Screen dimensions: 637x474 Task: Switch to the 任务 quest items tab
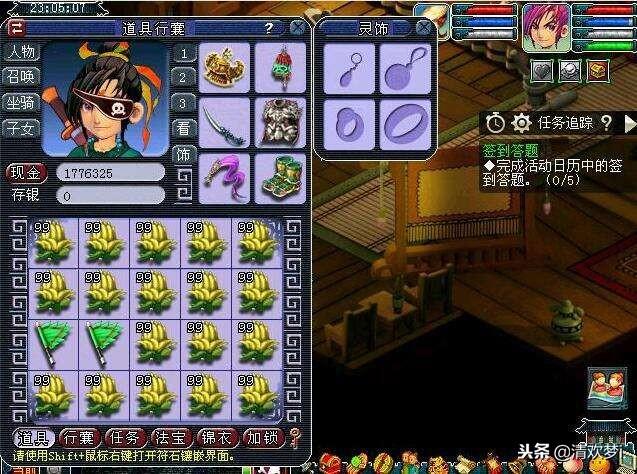pos(124,438)
